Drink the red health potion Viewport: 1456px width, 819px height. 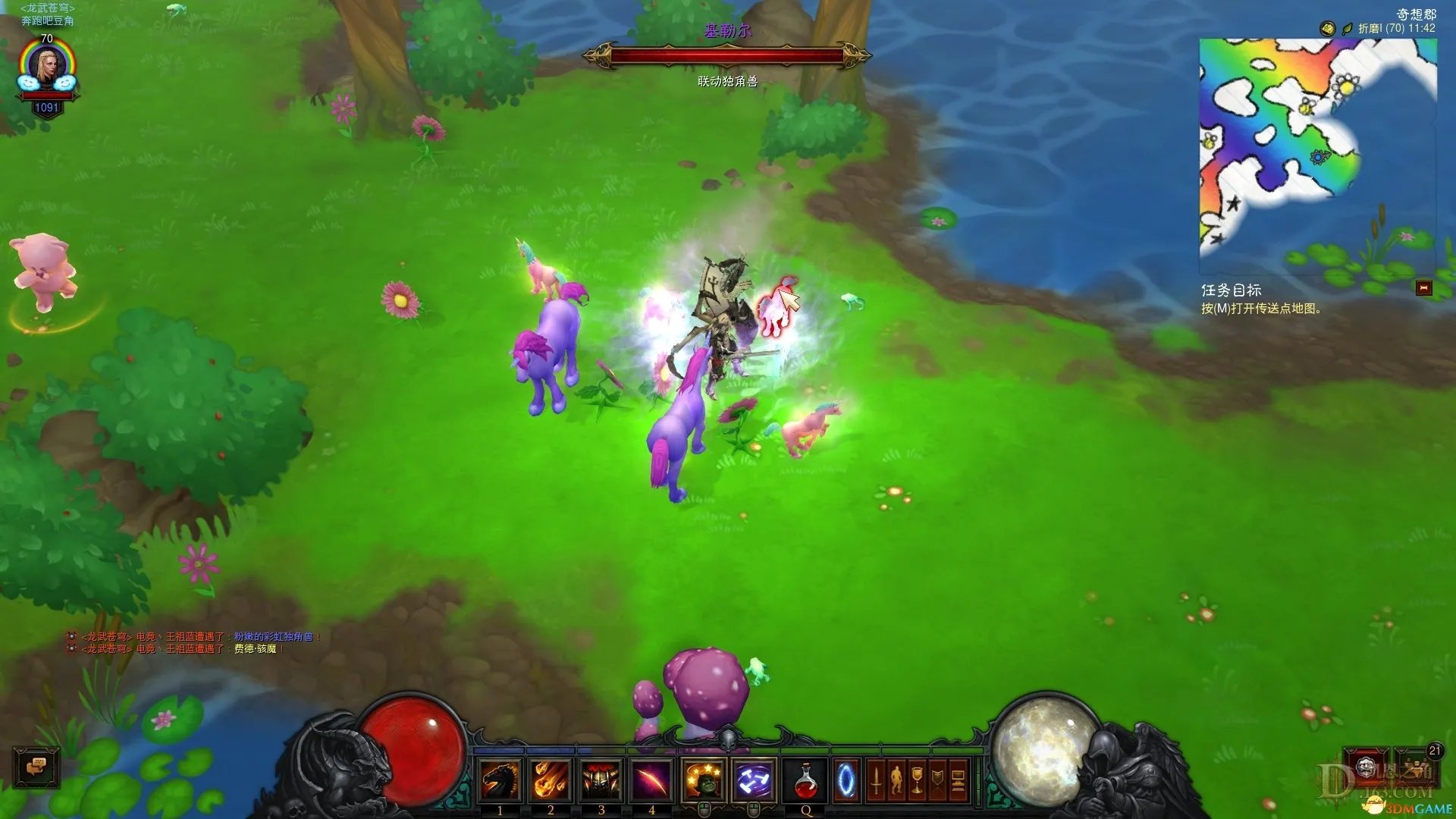tap(805, 780)
